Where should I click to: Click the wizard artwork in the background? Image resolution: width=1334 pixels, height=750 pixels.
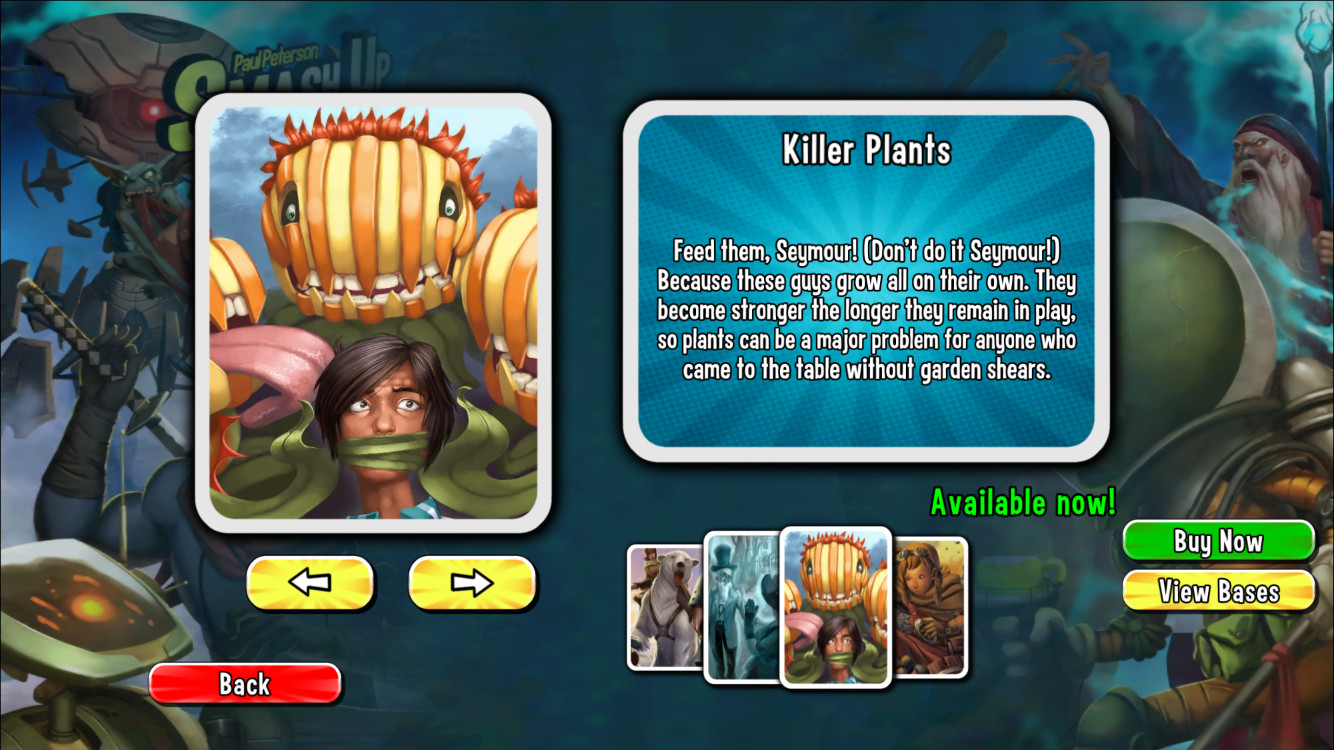[x=1263, y=160]
